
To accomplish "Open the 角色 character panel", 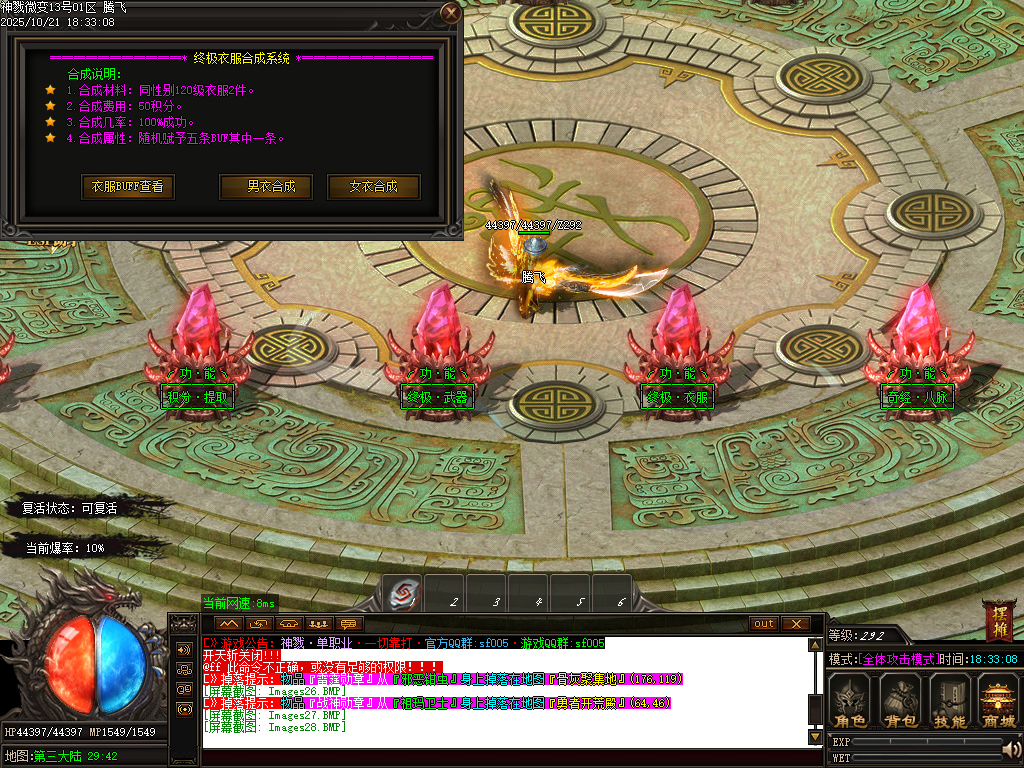I will pyautogui.click(x=851, y=700).
